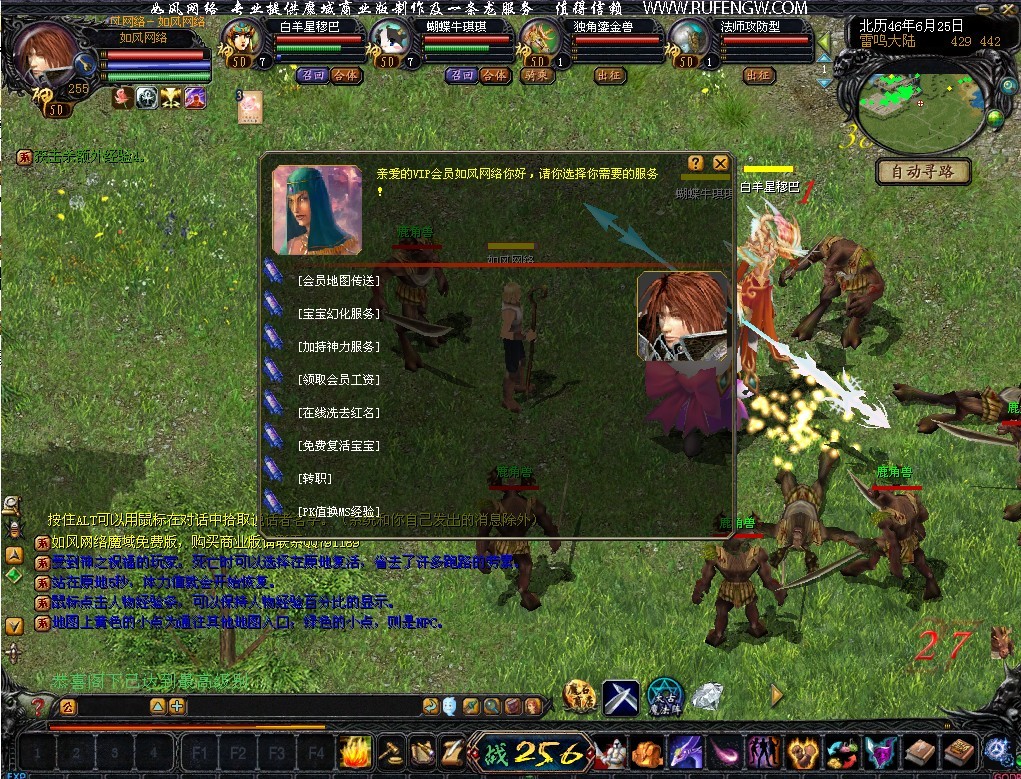Open the 魔石商店 shop icon

(x=579, y=697)
